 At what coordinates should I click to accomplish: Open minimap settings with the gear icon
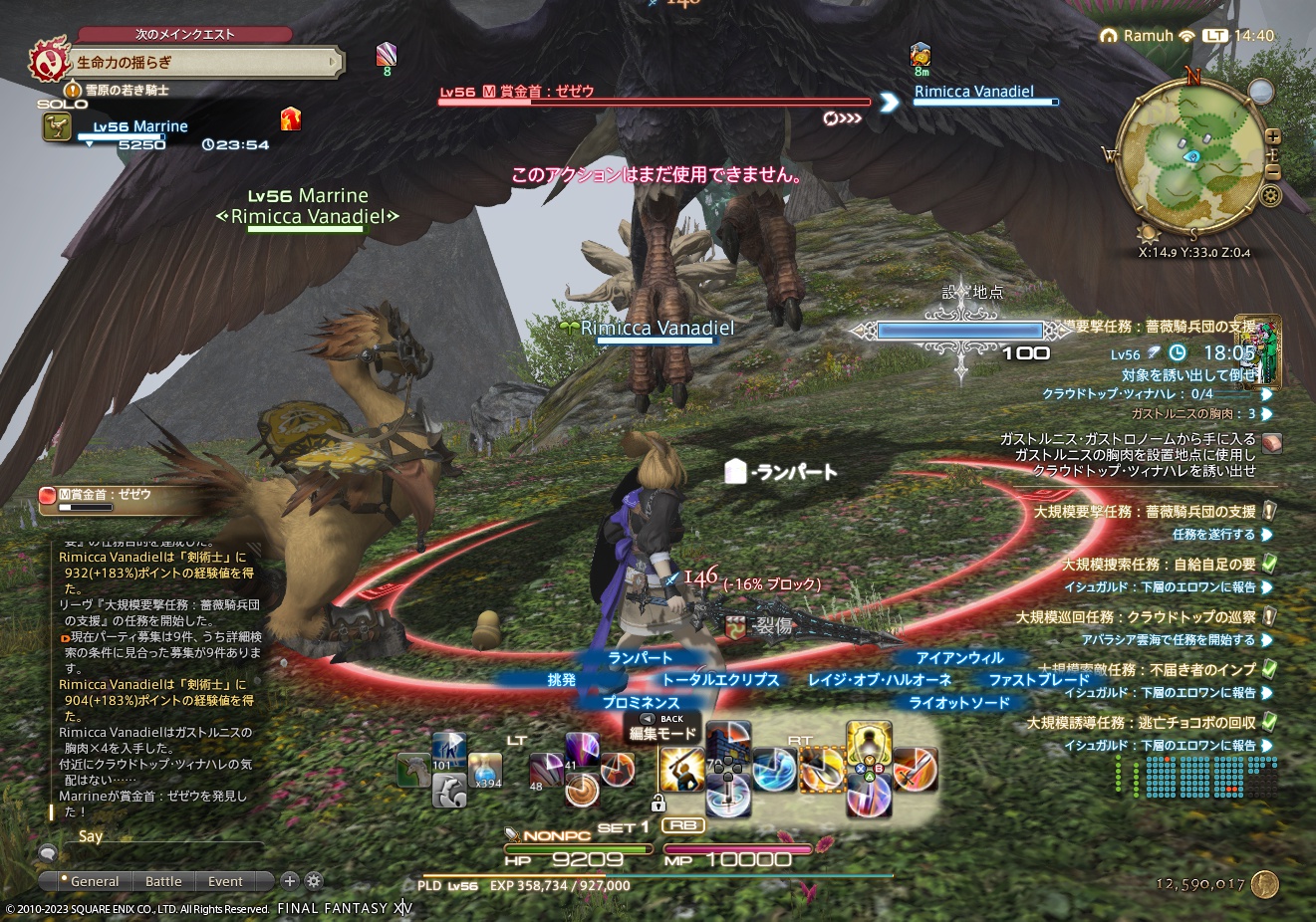coord(1270,194)
